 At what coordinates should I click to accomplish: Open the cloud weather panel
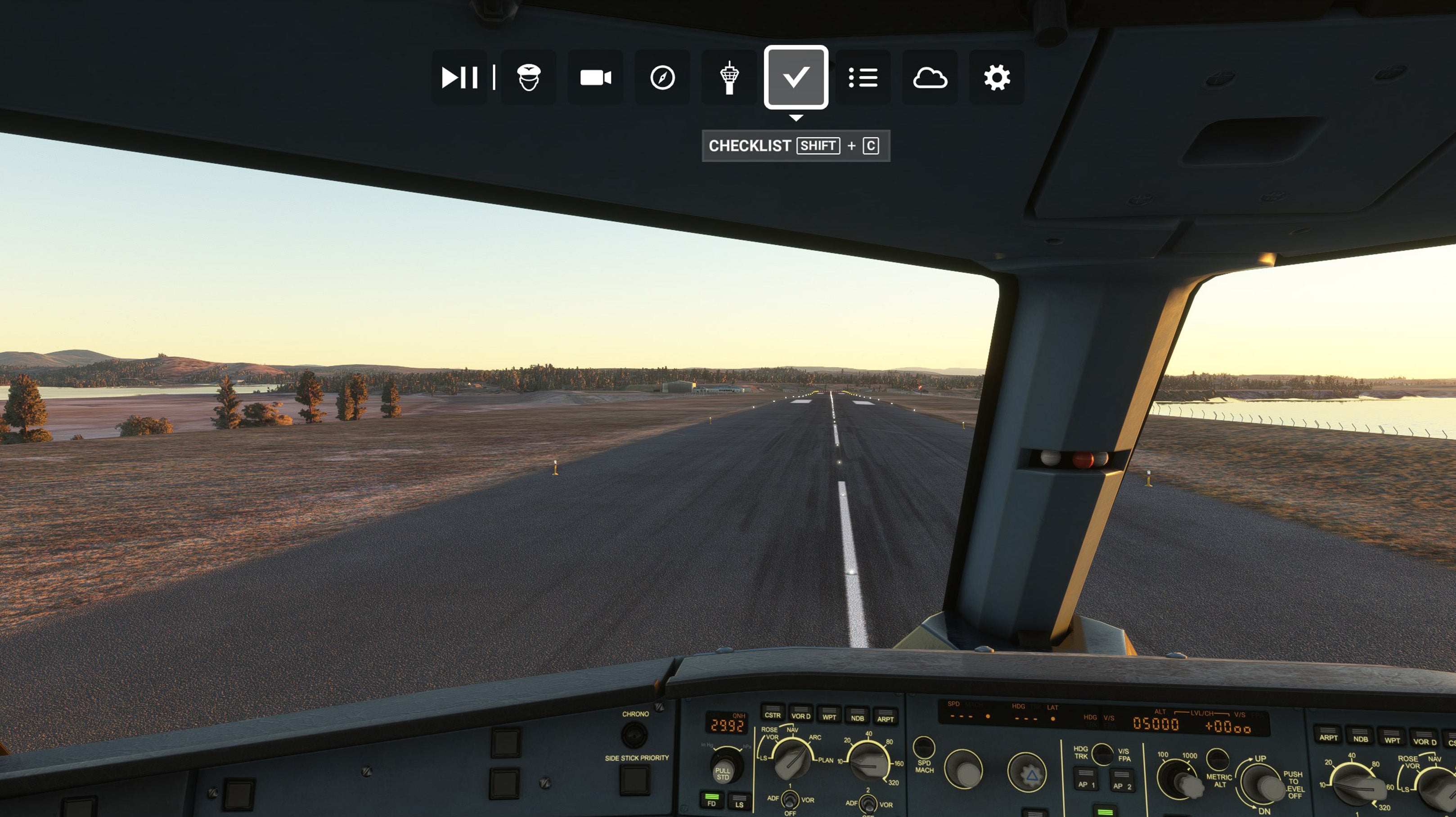(x=930, y=77)
